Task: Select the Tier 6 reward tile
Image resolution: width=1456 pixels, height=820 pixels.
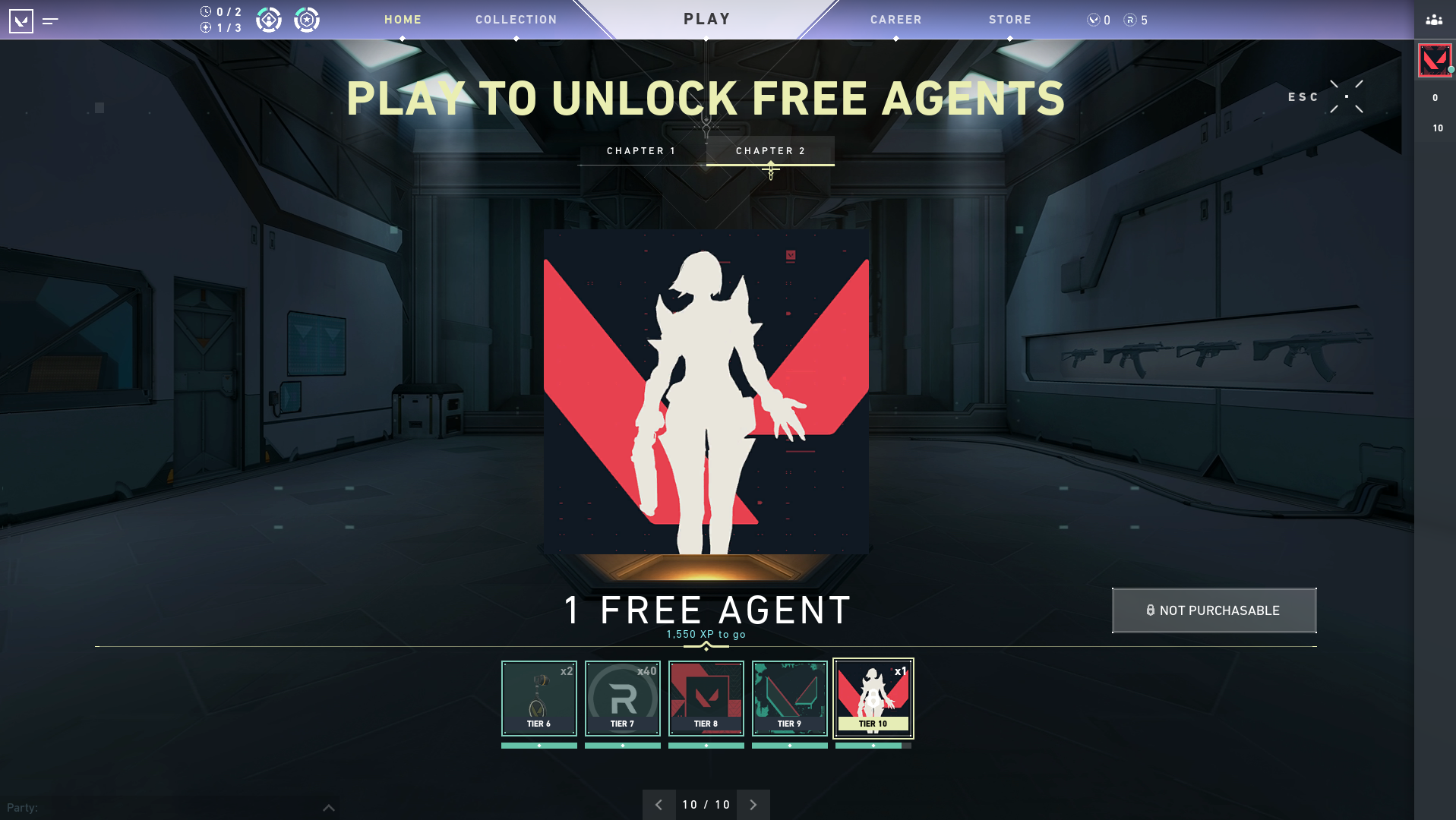Action: pyautogui.click(x=539, y=699)
